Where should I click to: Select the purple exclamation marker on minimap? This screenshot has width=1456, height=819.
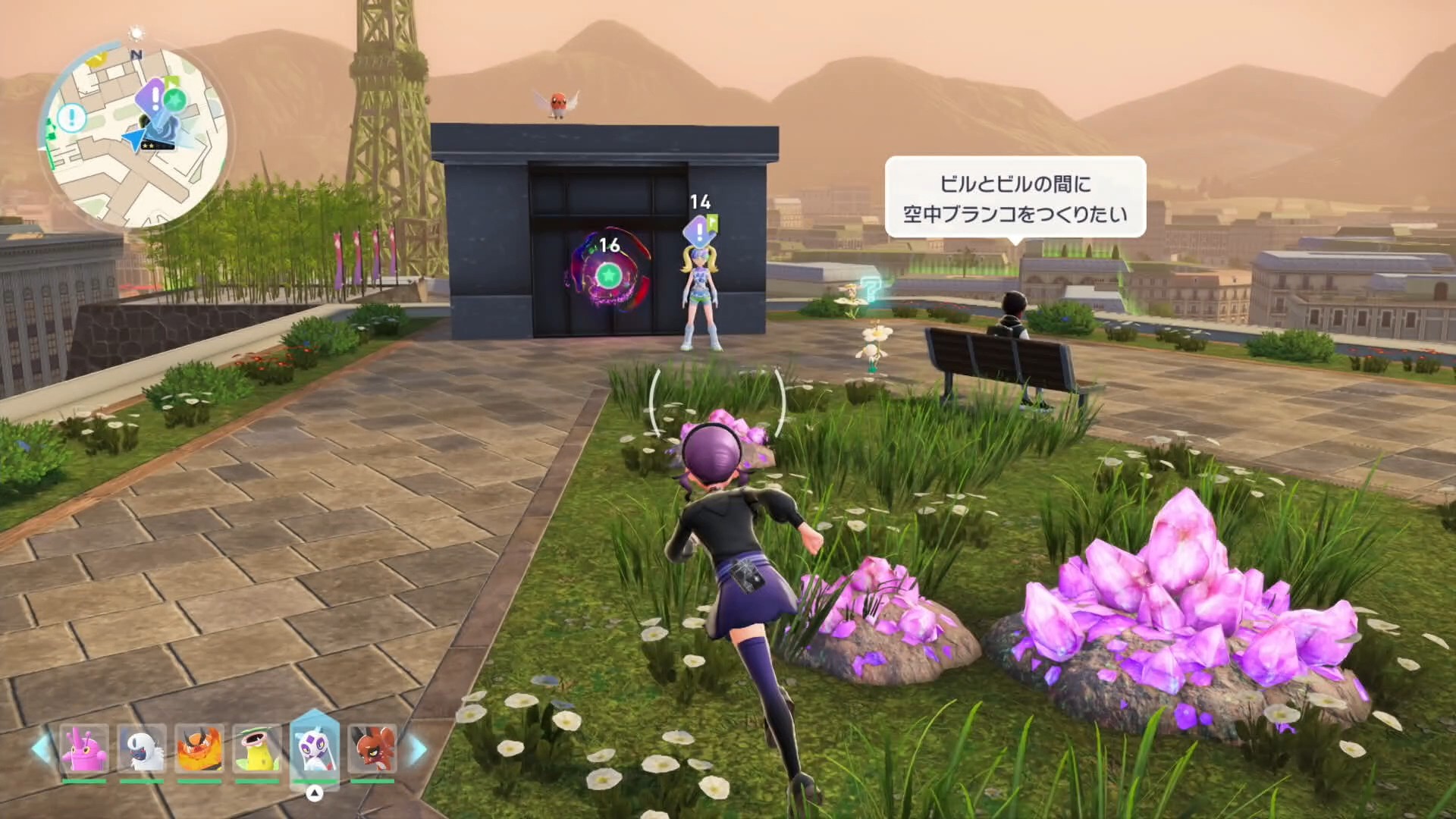[x=155, y=98]
